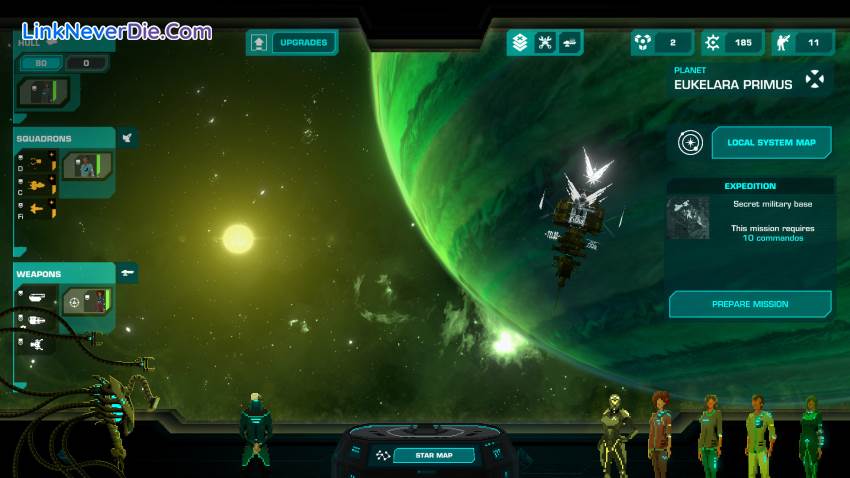The image size is (850, 478).
Task: Select the squadron pilot portrait slot
Action: 87,166
